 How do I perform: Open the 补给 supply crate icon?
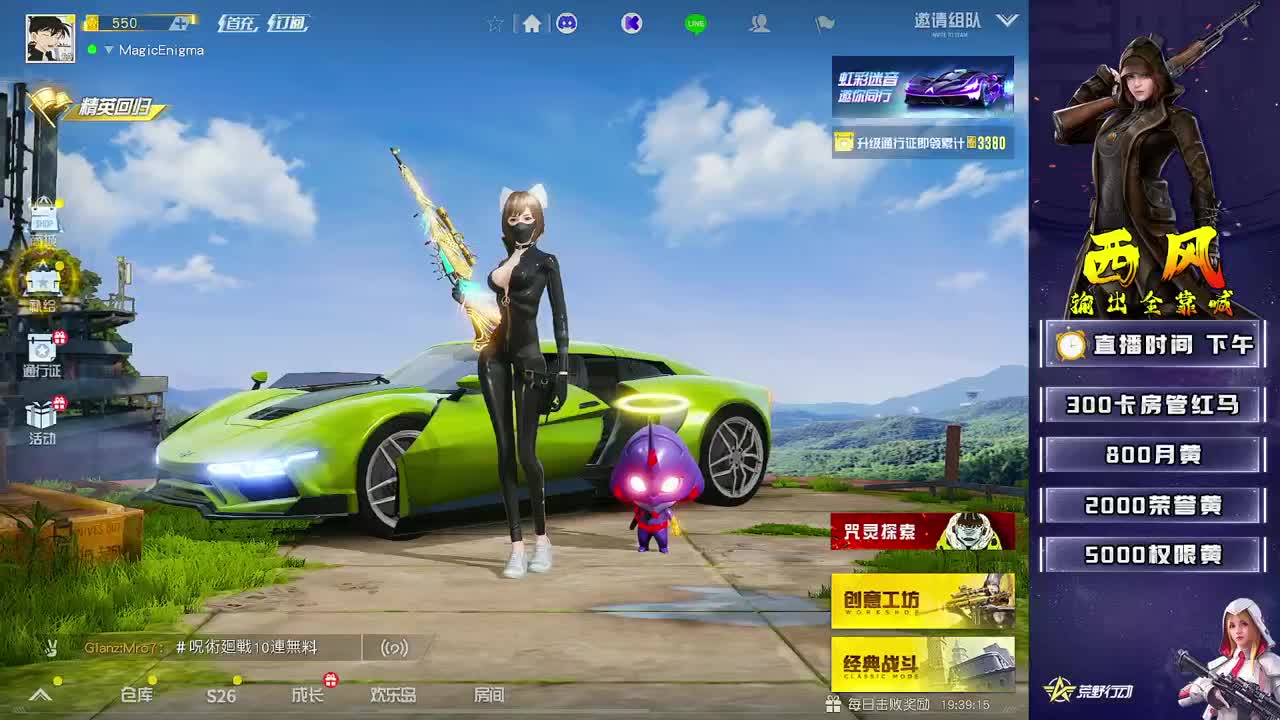click(x=44, y=280)
